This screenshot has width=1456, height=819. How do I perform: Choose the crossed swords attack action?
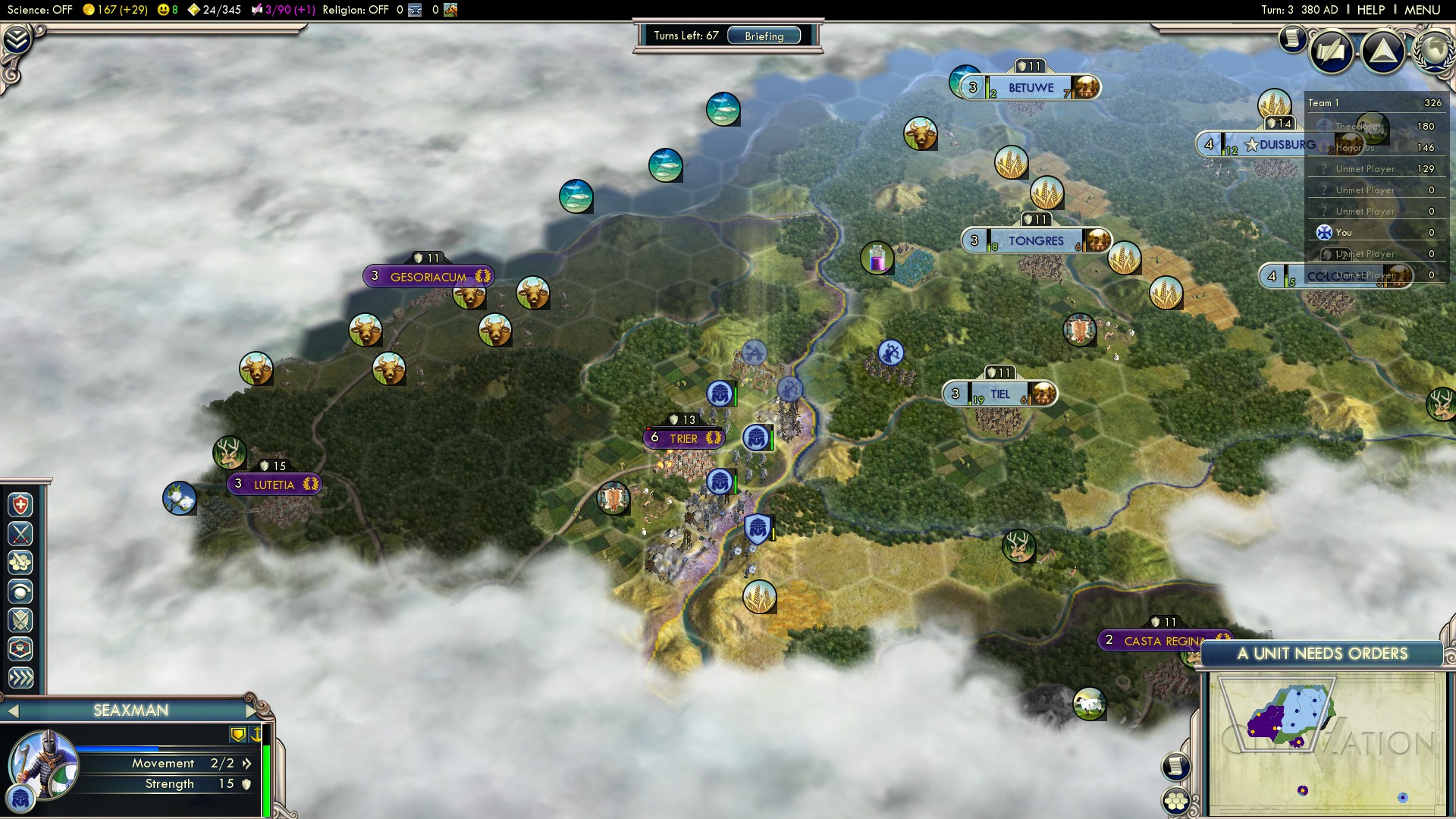click(20, 534)
